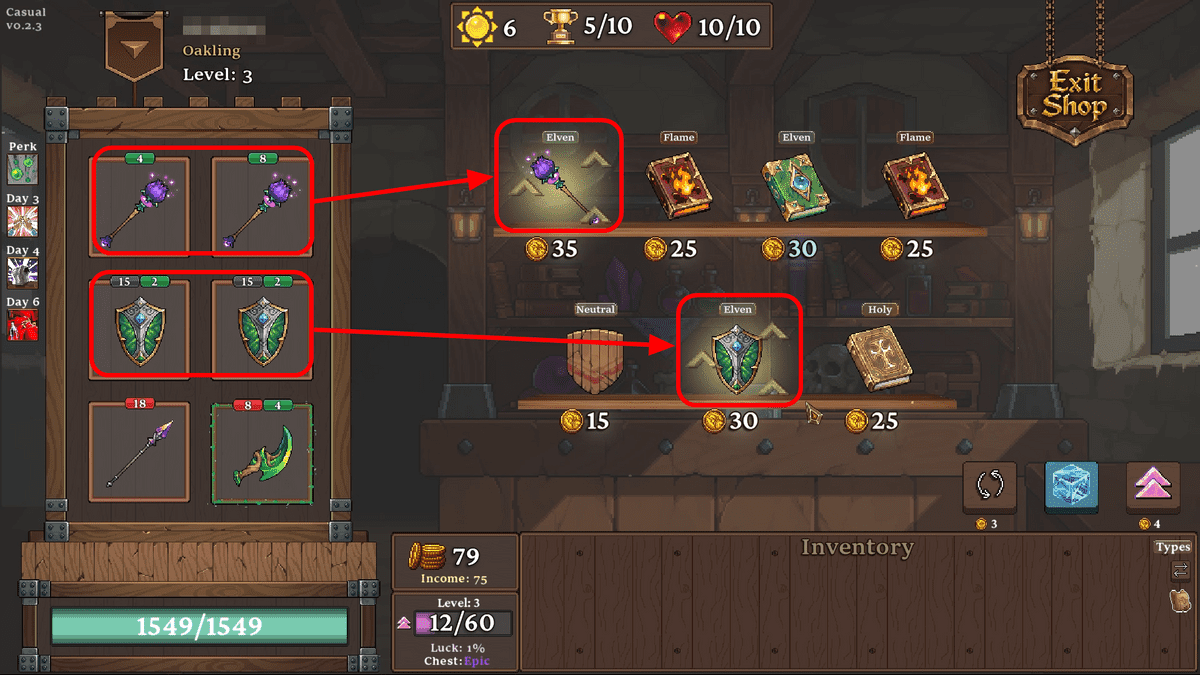View the Day 4 perk icon
1200x675 pixels.
pyautogui.click(x=22, y=273)
